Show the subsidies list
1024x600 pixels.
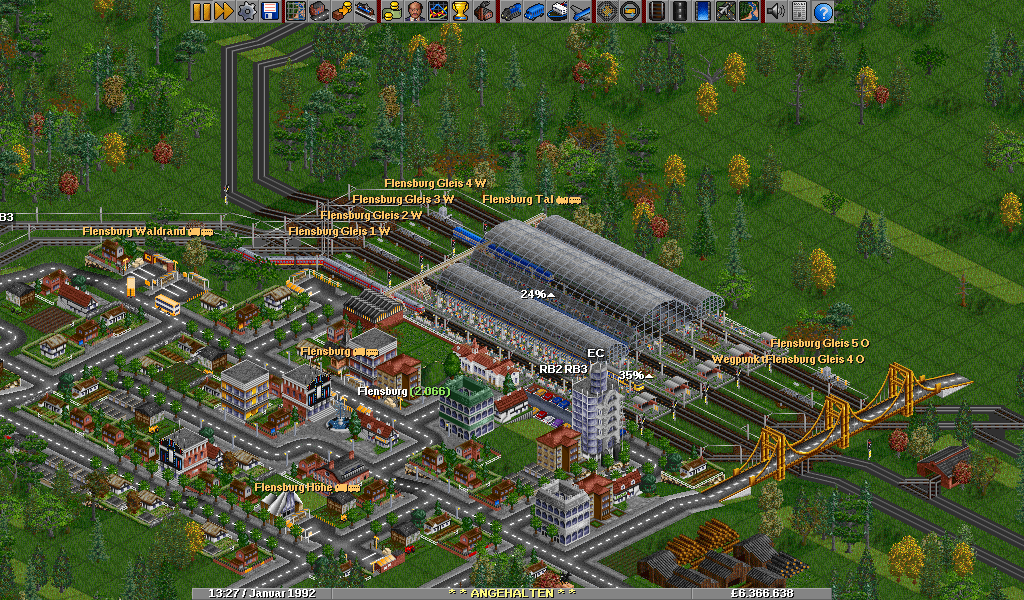coord(341,12)
